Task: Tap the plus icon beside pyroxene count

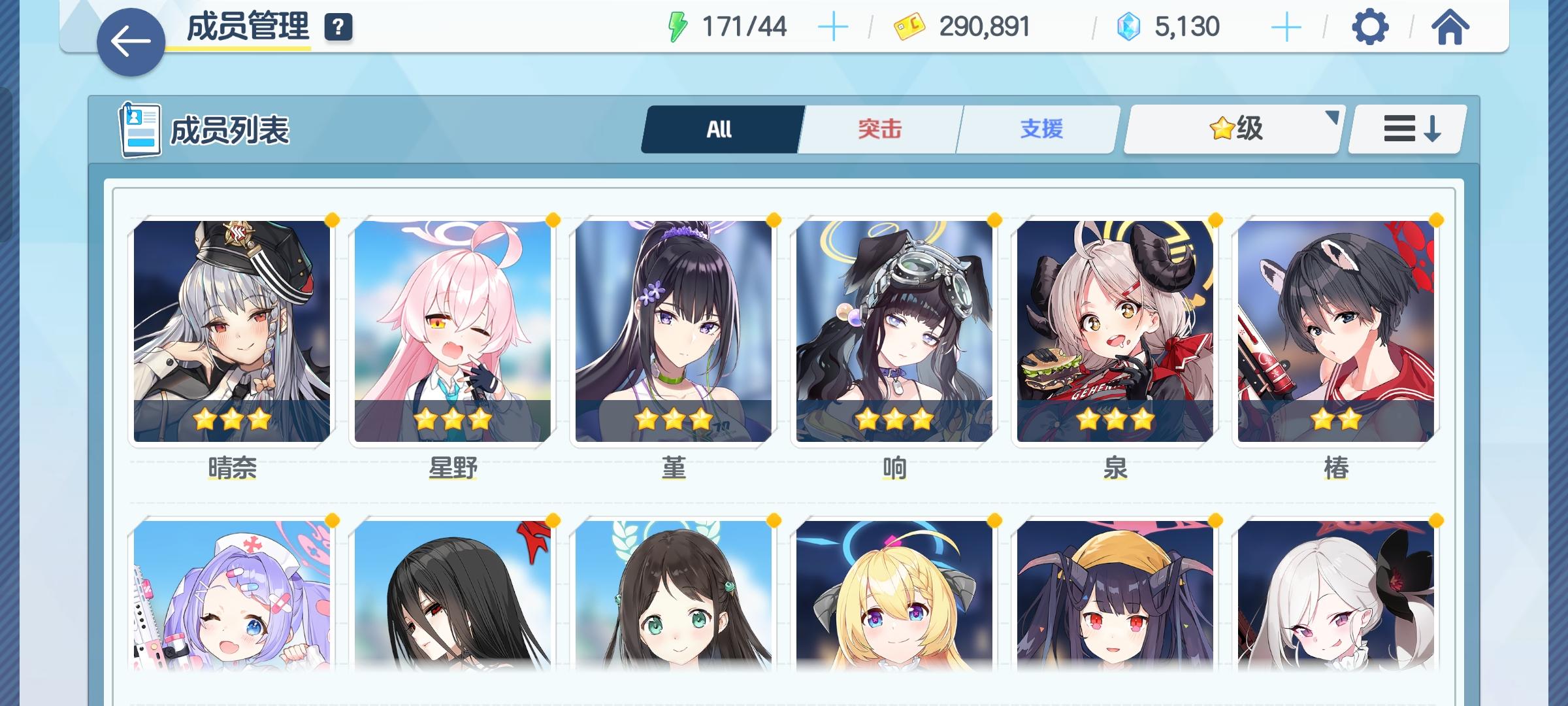Action: pyautogui.click(x=1286, y=26)
